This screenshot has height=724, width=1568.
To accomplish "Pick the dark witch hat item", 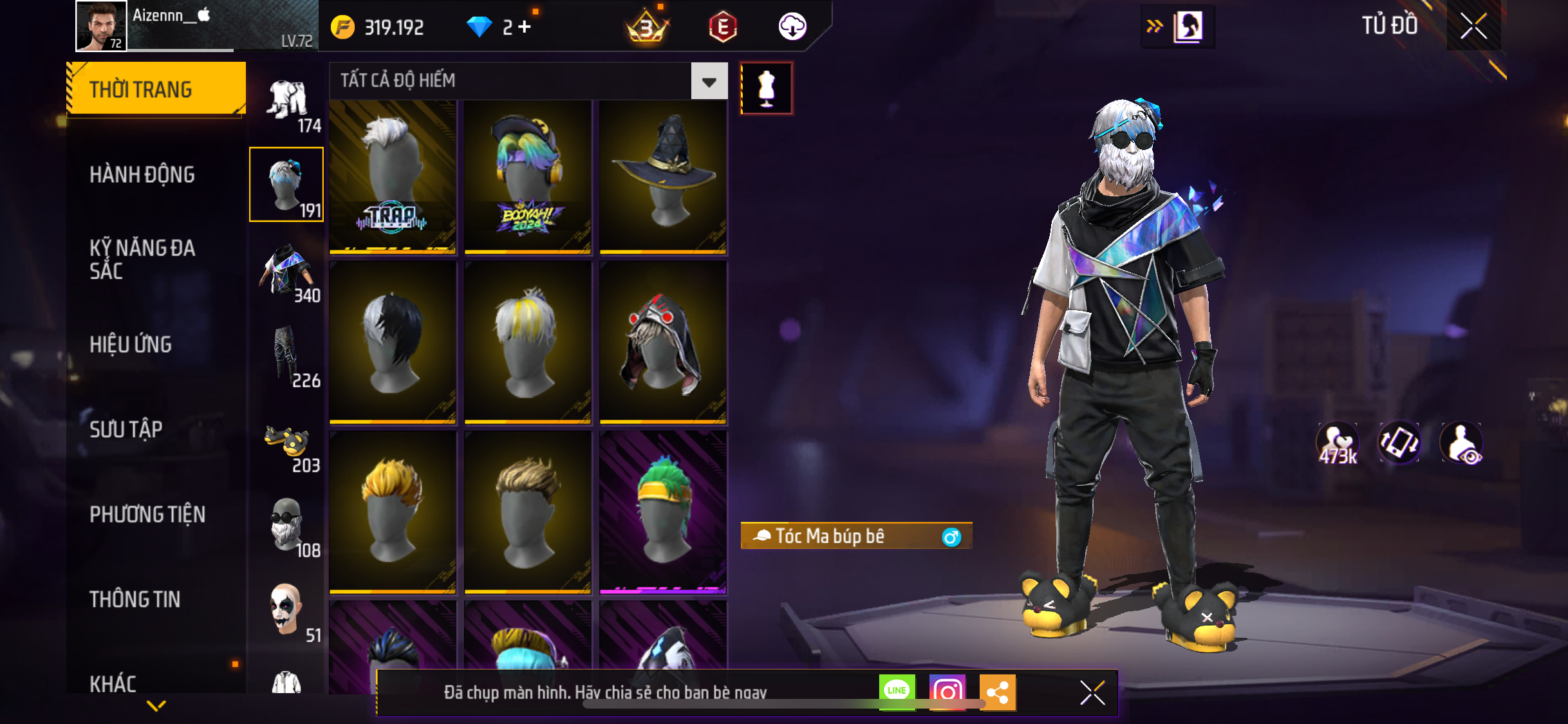I will [663, 177].
